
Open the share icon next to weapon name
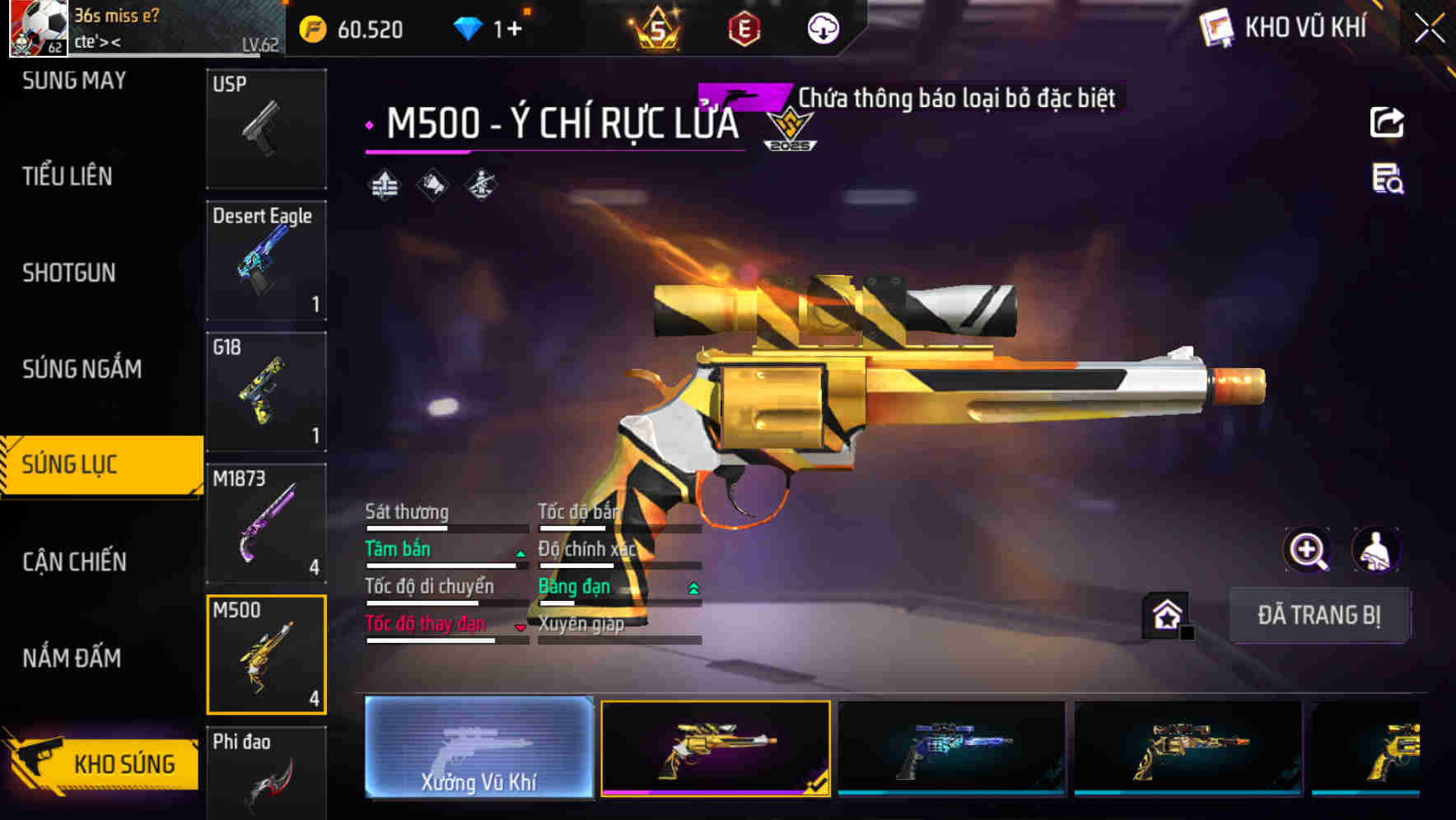pyautogui.click(x=1388, y=122)
